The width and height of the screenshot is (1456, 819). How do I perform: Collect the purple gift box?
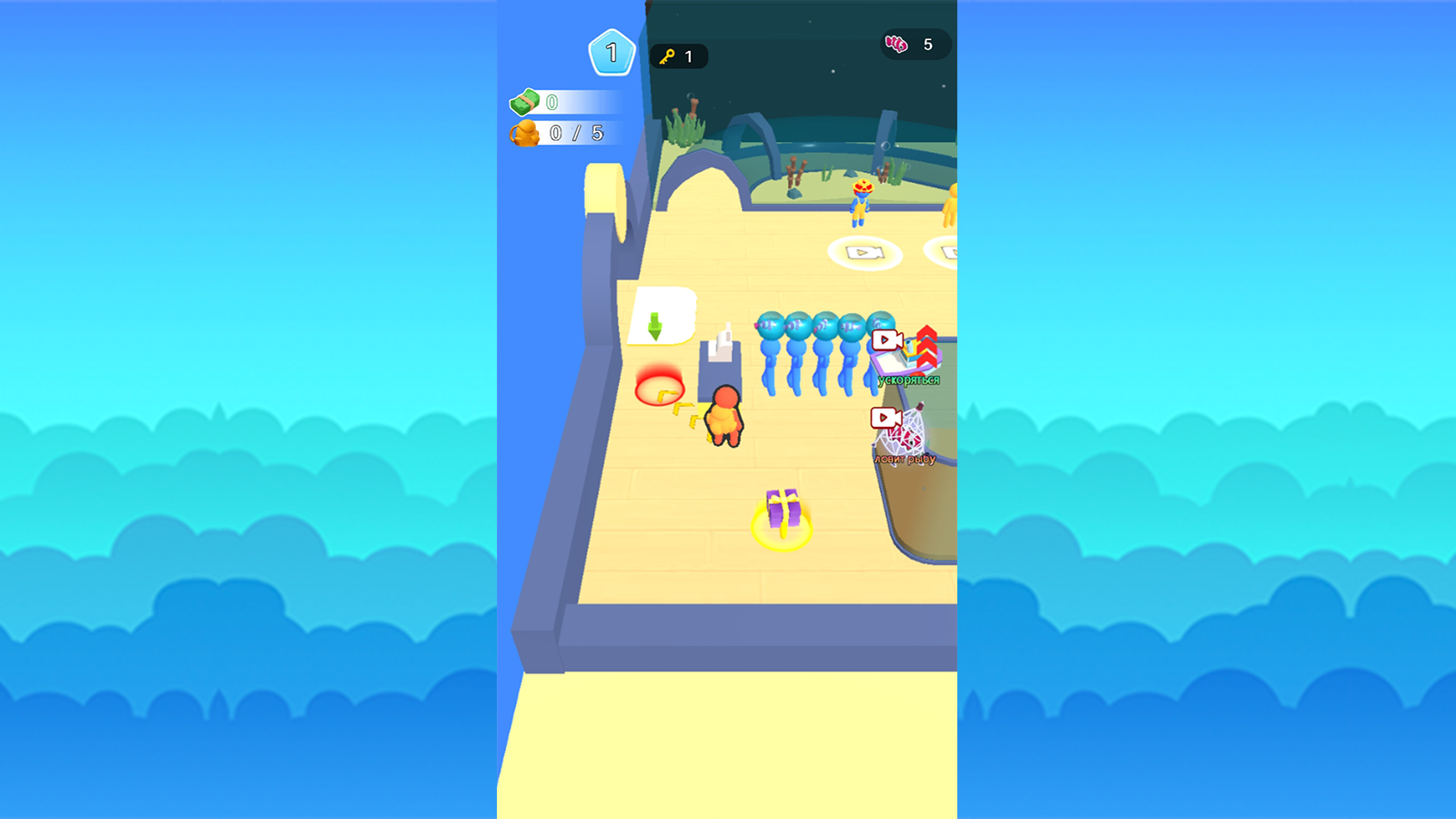781,511
